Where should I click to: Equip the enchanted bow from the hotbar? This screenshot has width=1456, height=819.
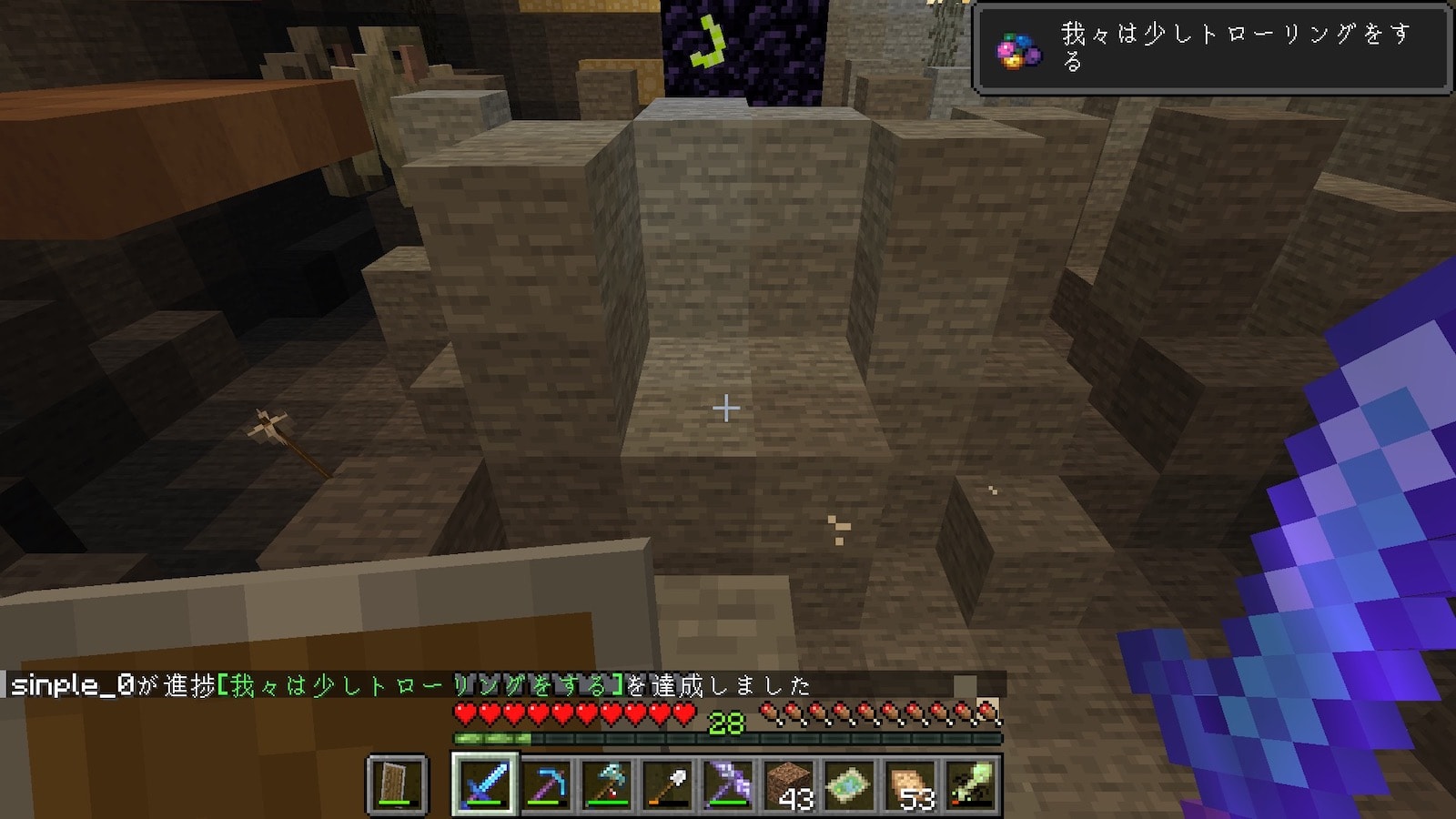tap(730, 784)
